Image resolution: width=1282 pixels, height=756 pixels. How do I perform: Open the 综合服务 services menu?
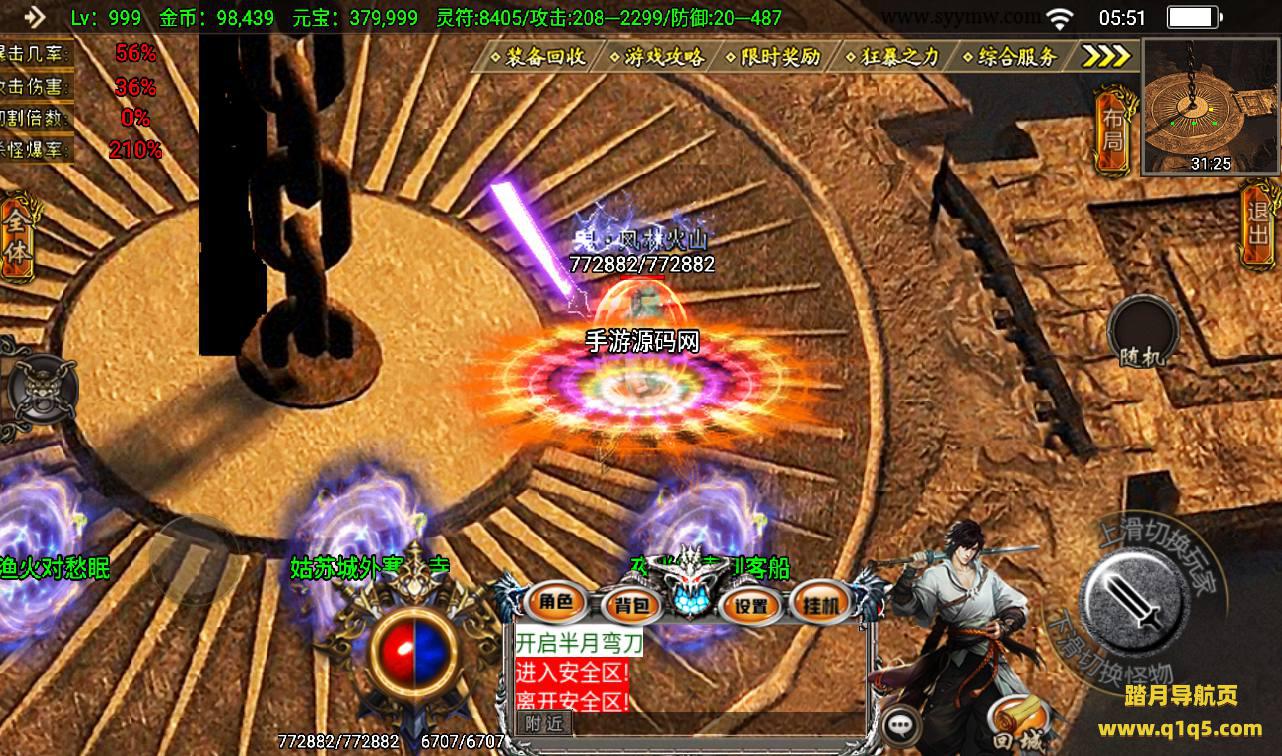coord(1017,57)
